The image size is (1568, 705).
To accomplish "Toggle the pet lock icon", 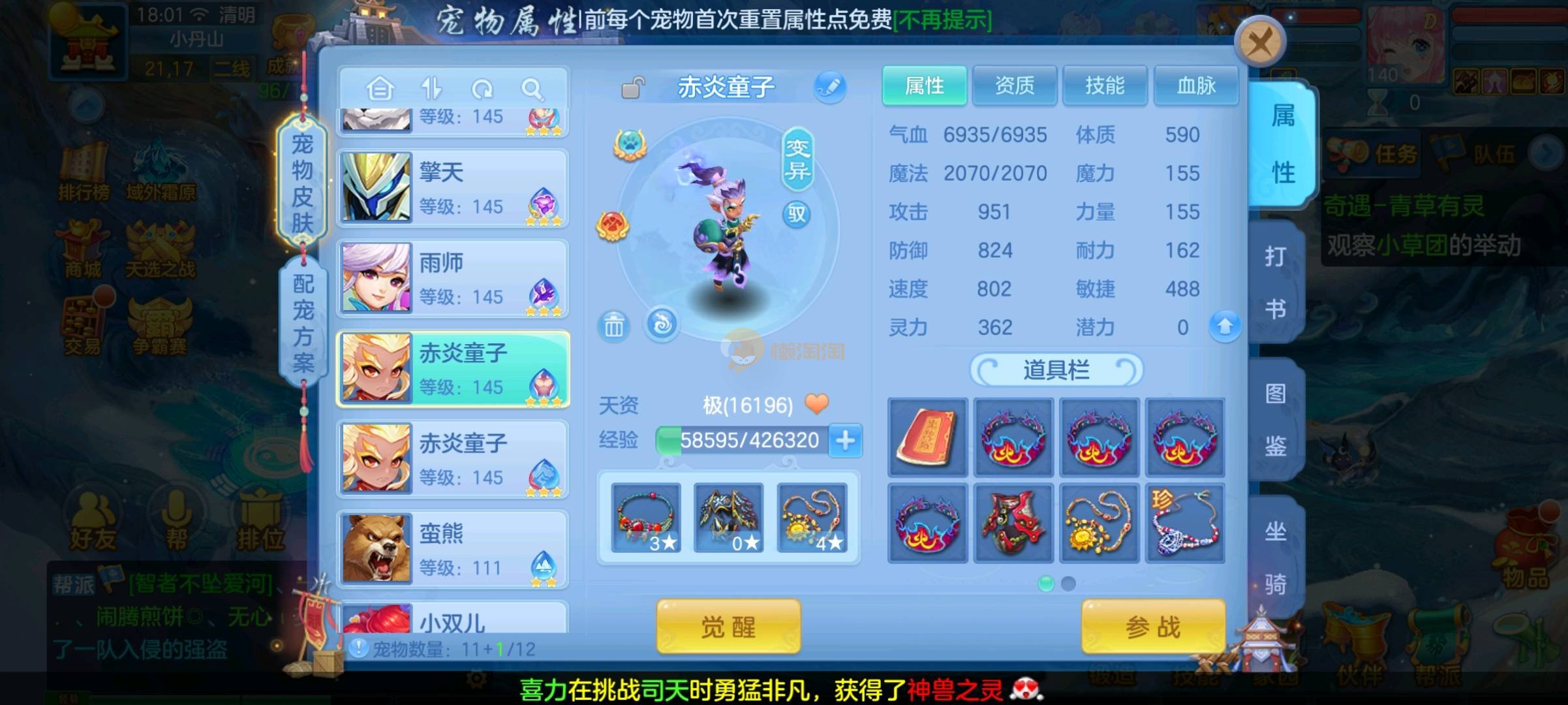I will (632, 87).
